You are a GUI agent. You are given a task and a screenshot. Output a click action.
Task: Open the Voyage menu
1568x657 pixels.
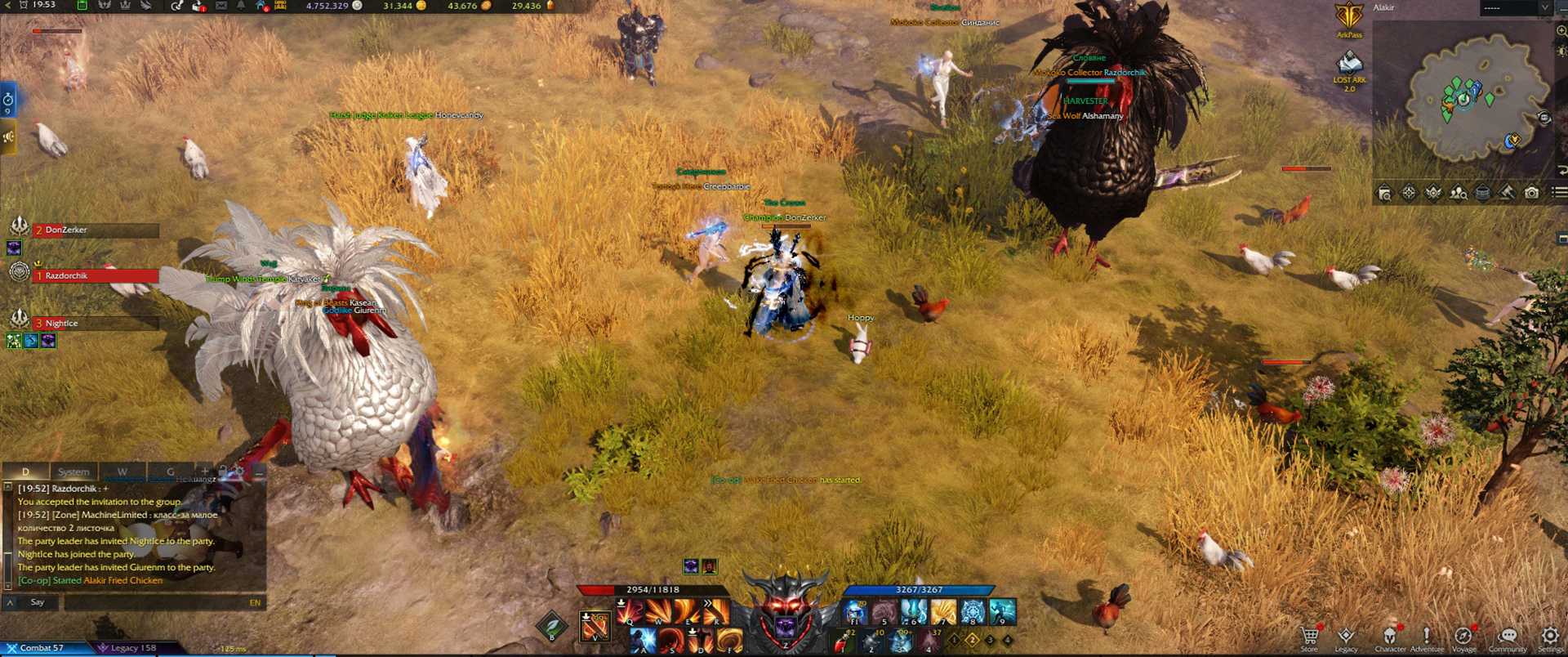1463,636
